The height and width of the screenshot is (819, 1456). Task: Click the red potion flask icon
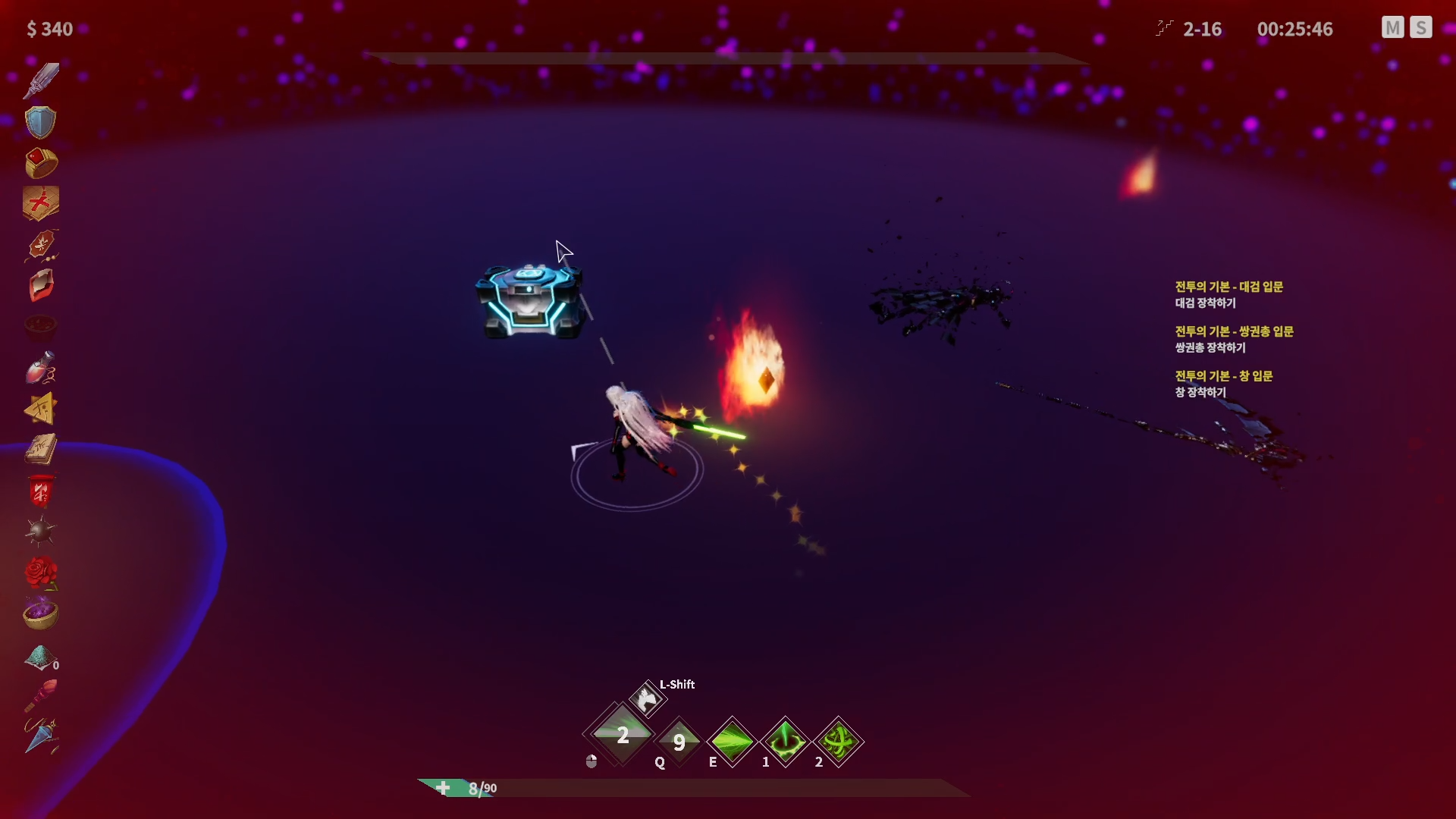pyautogui.click(x=41, y=368)
